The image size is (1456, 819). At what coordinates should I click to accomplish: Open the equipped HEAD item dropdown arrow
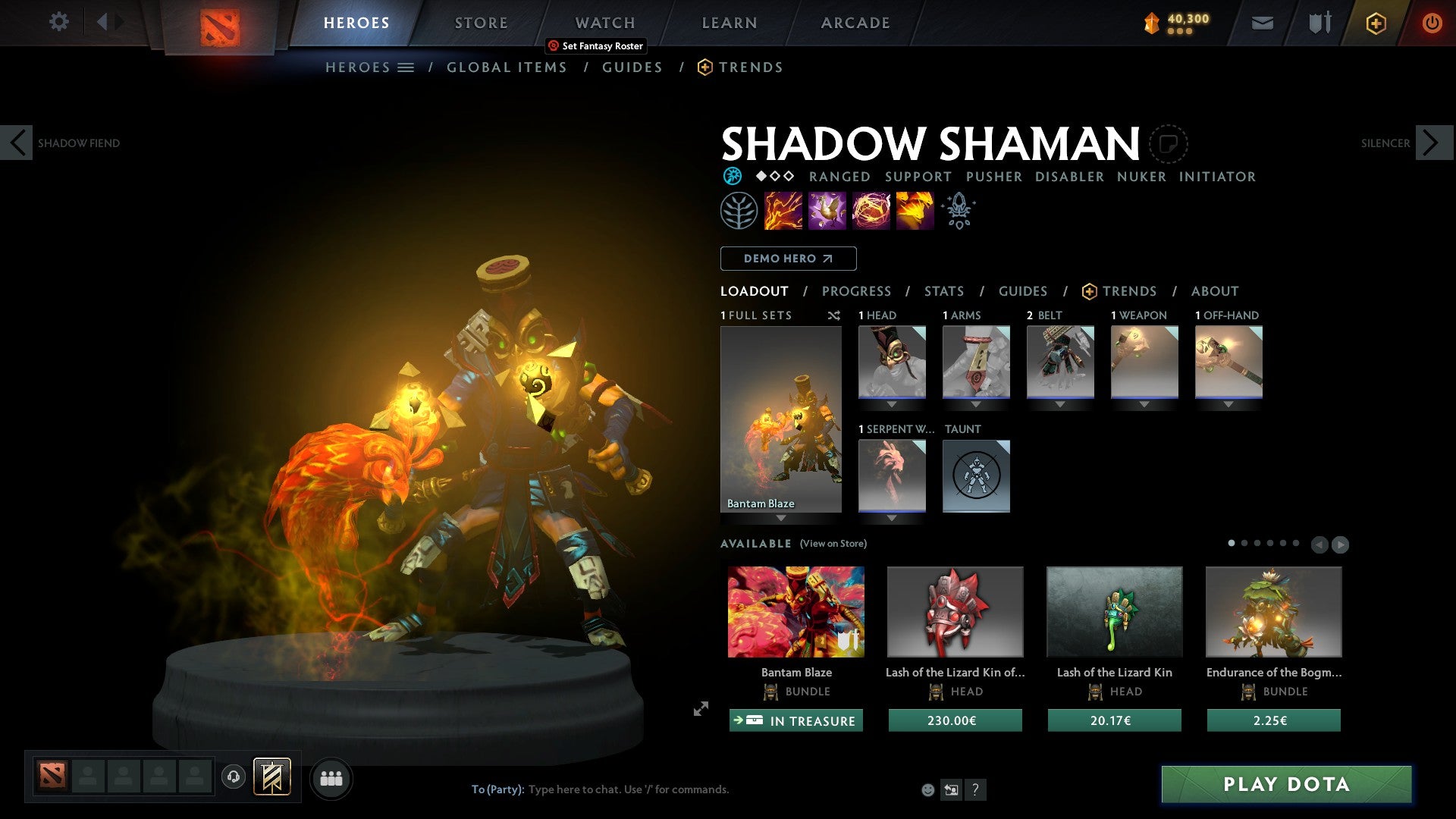pyautogui.click(x=892, y=404)
